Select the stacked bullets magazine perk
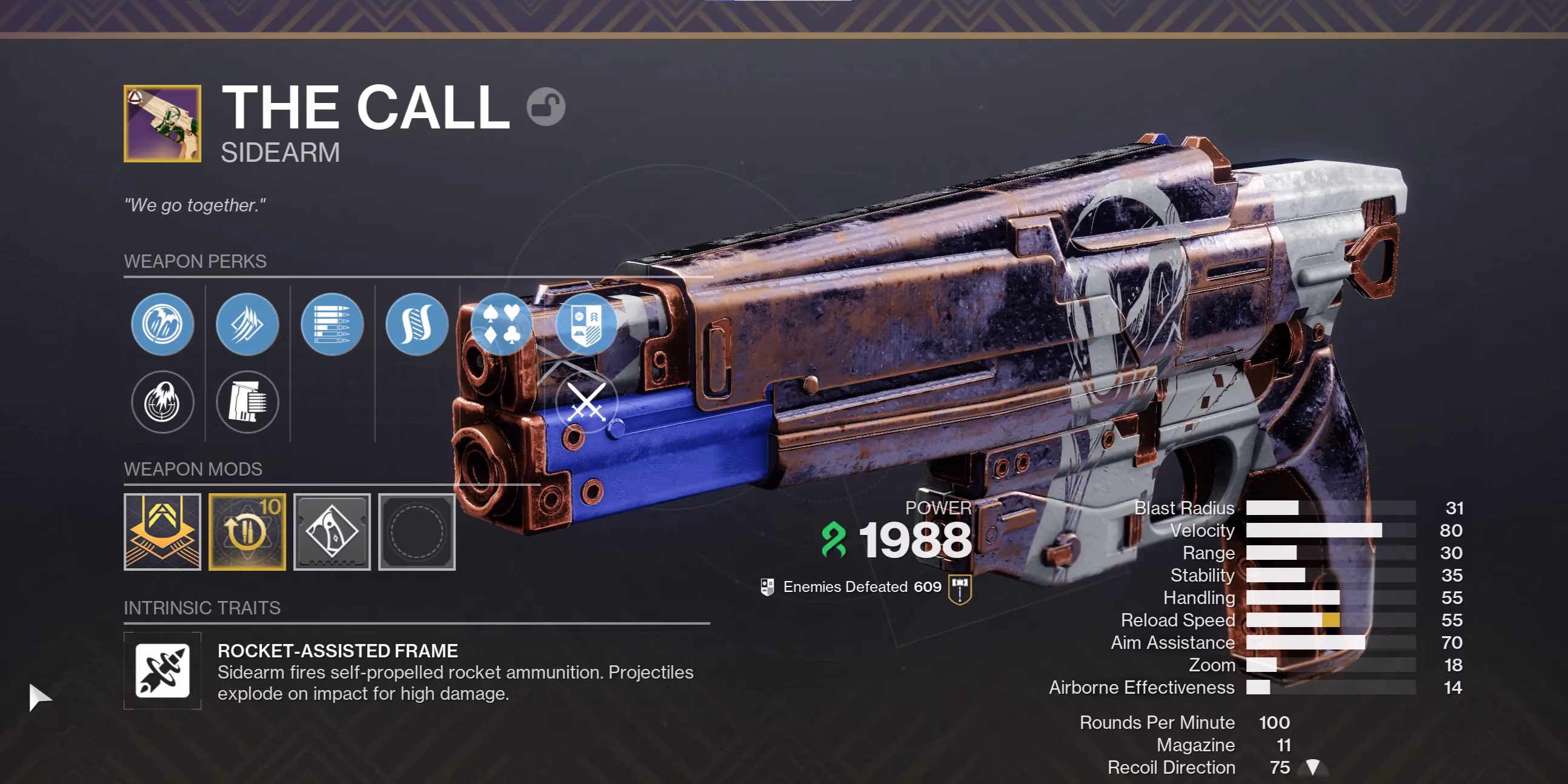The width and height of the screenshot is (1568, 784). coord(332,324)
